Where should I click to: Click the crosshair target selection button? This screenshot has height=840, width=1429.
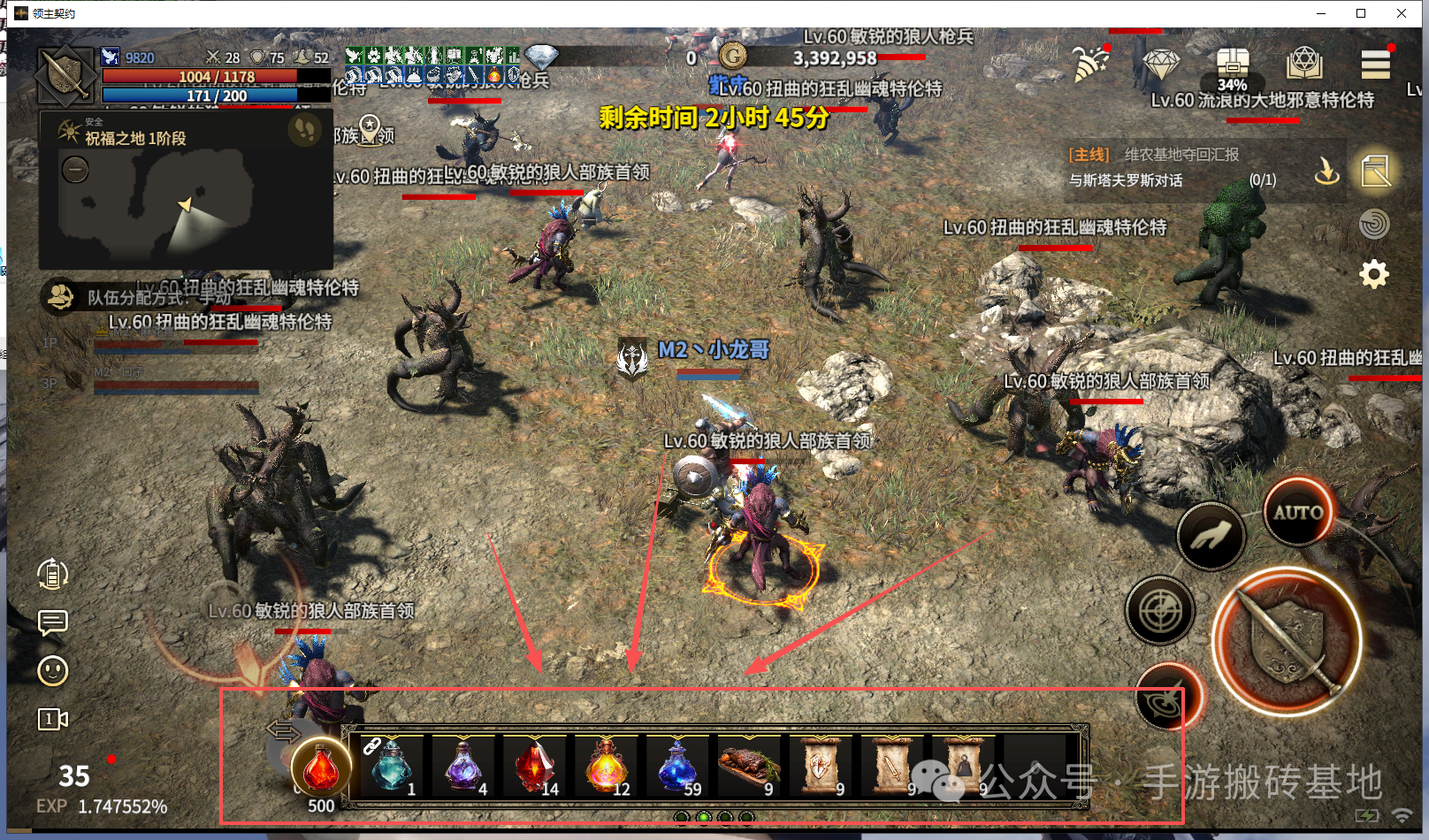click(x=1160, y=611)
